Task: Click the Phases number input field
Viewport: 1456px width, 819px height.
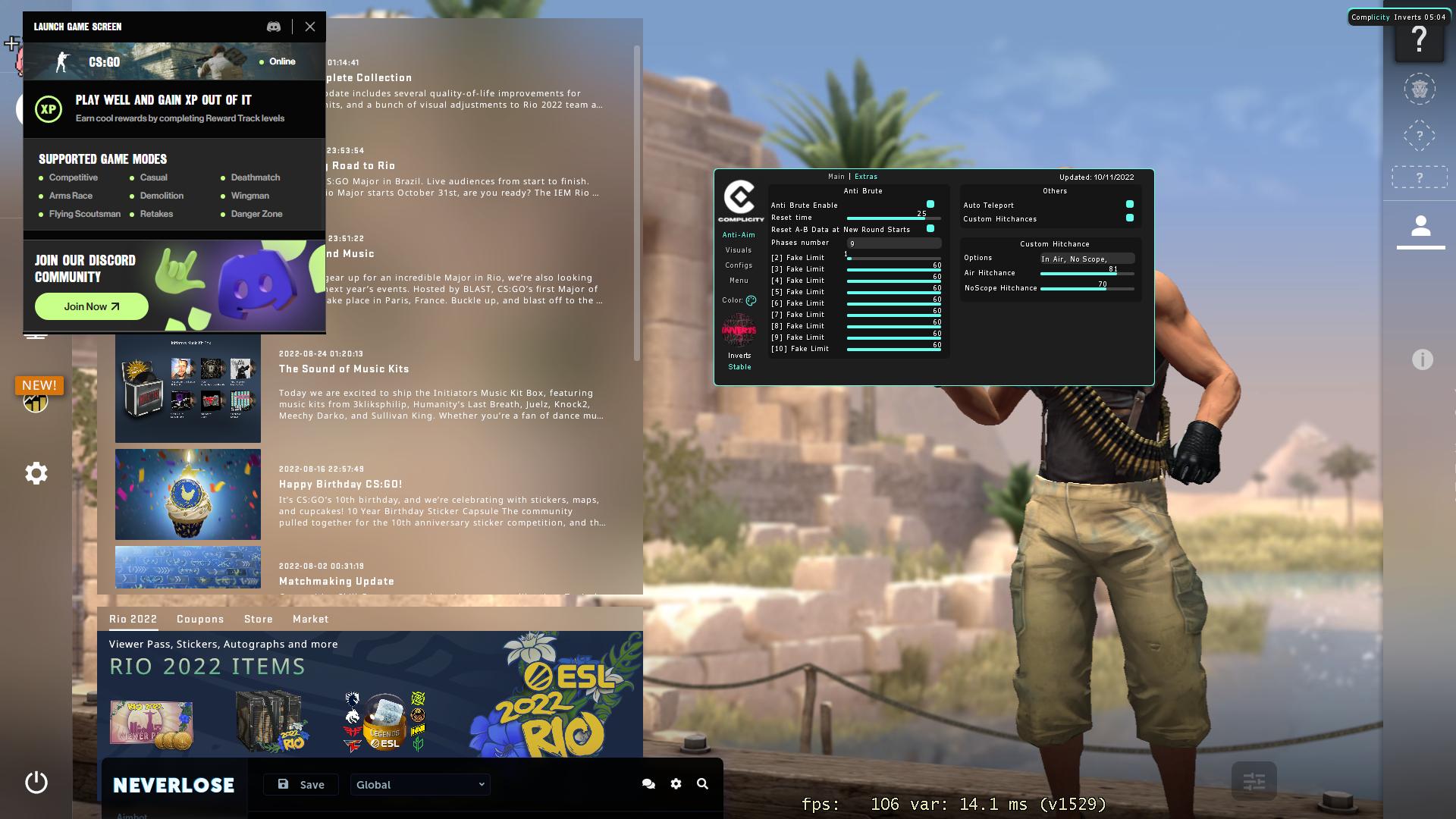Action: click(x=893, y=243)
